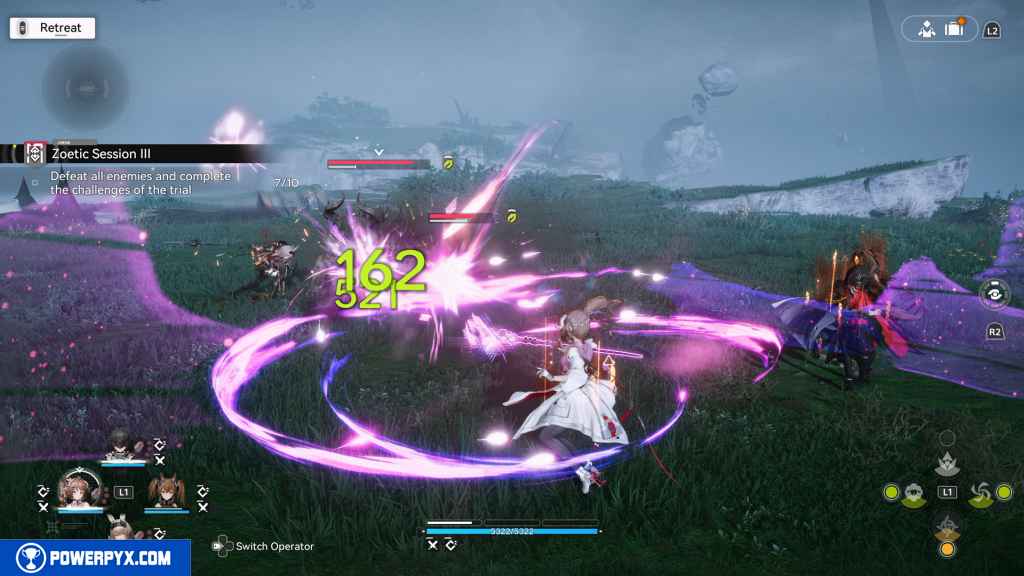Toggle the target lock-on eye icon
The image size is (1024, 576).
pos(994,294)
